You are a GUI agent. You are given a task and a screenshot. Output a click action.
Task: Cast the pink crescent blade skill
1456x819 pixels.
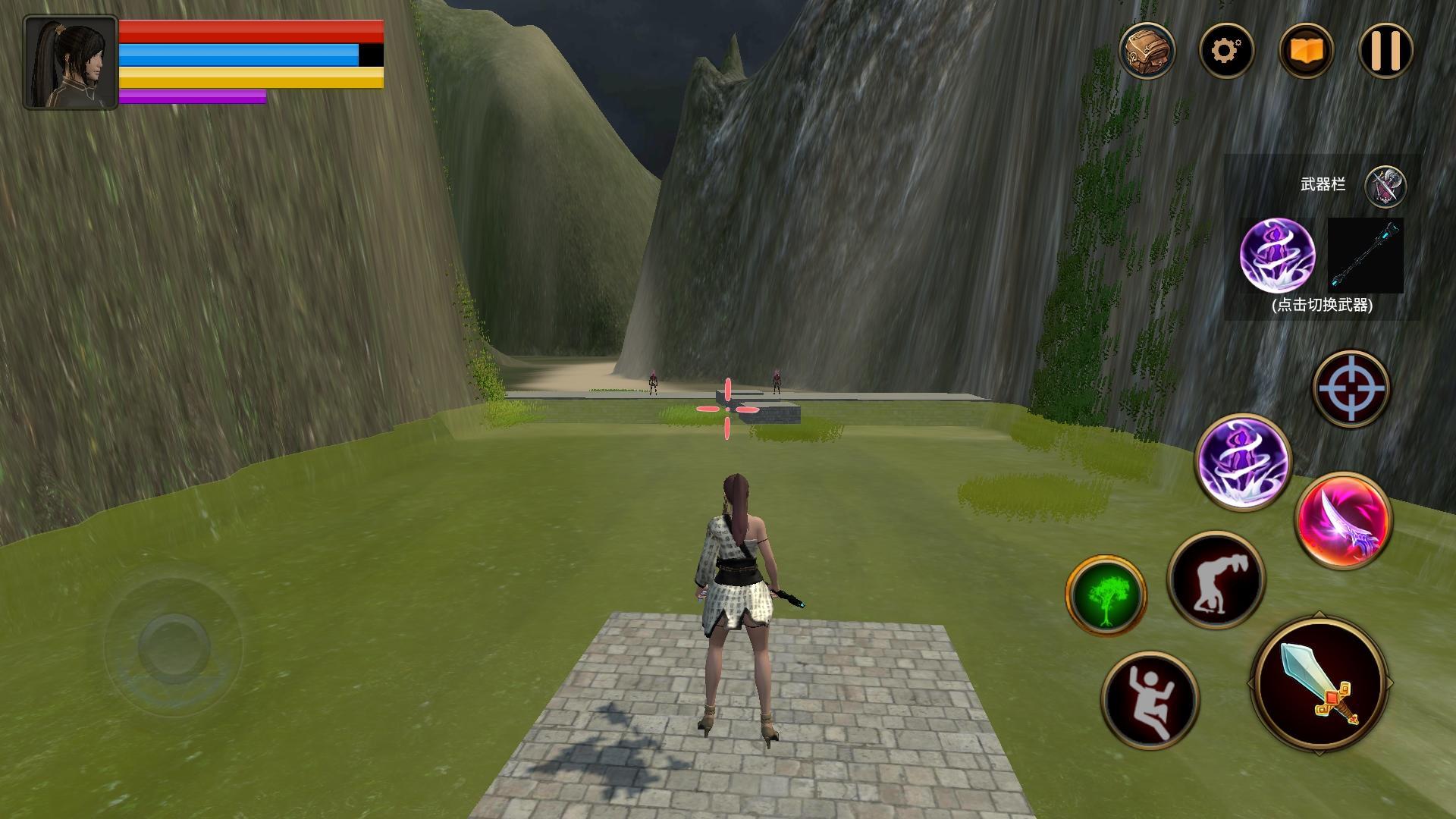click(x=1343, y=520)
